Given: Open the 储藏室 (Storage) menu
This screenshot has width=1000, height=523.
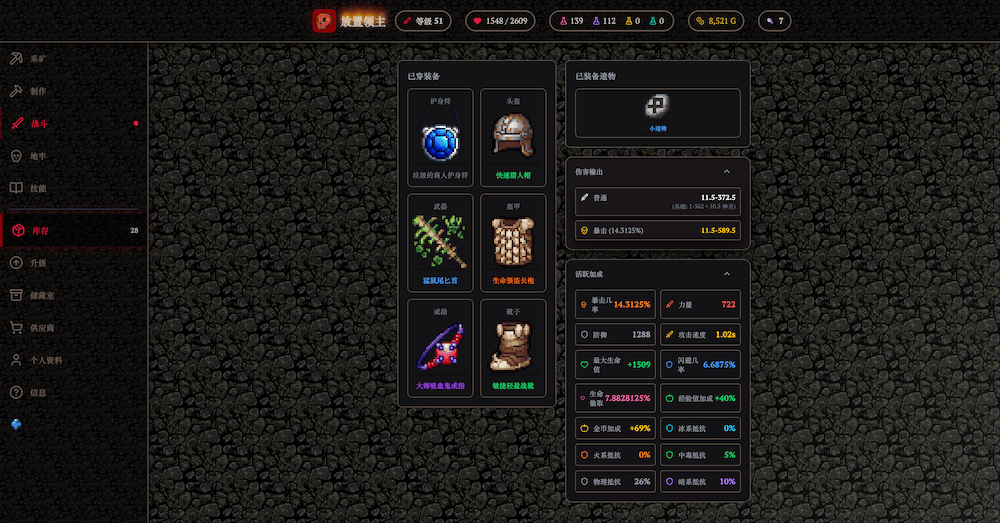Looking at the screenshot, I should click(x=42, y=295).
